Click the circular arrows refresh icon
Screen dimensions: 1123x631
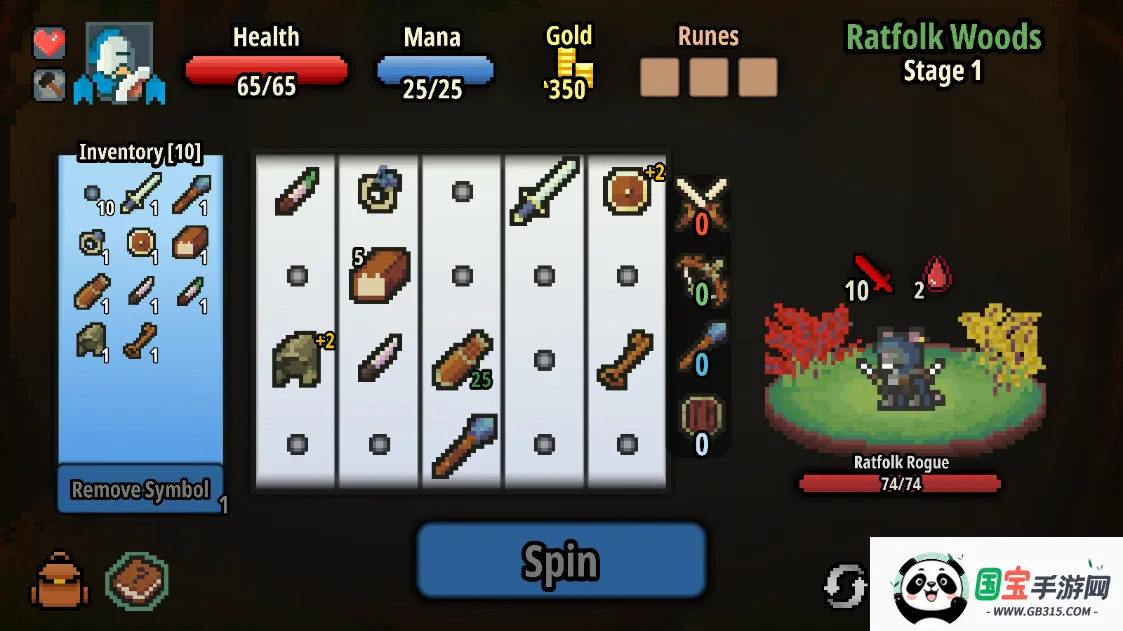click(x=845, y=586)
